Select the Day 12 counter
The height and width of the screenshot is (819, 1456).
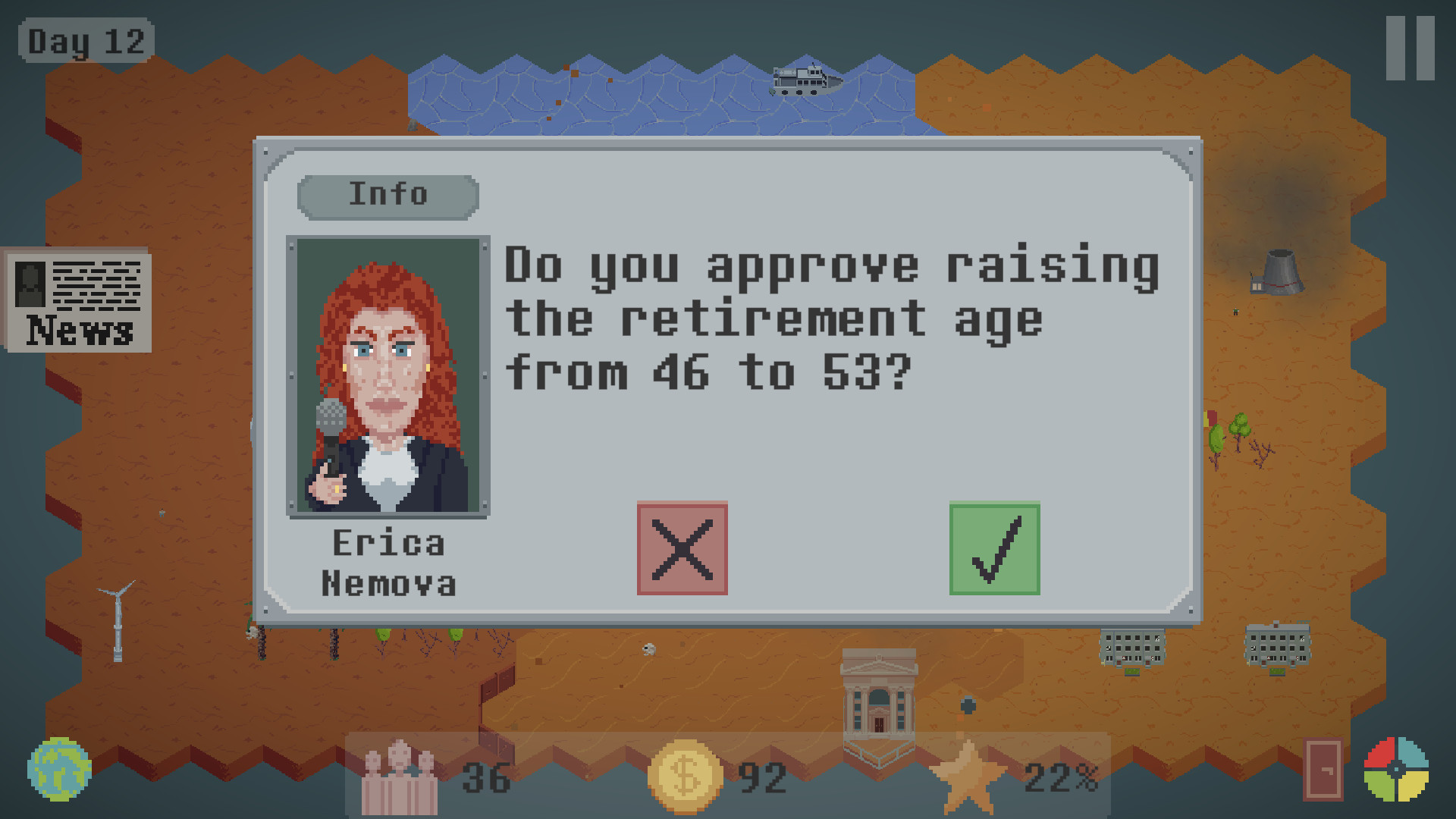point(86,42)
